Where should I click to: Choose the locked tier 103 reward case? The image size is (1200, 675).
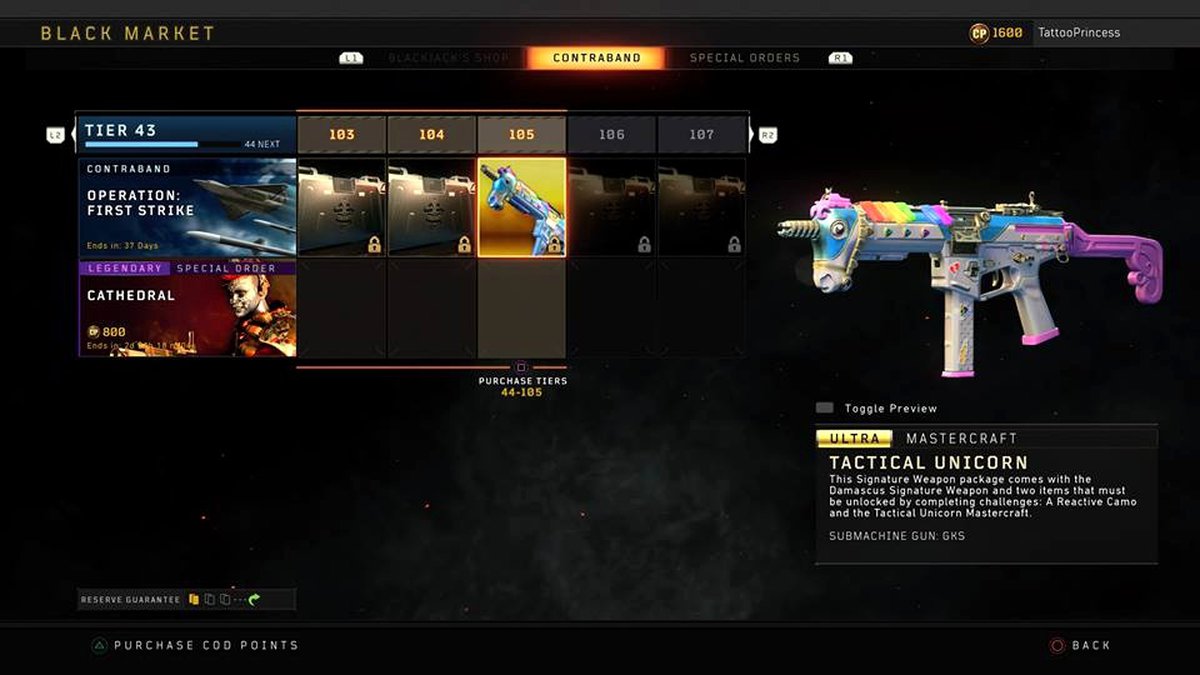(x=341, y=207)
